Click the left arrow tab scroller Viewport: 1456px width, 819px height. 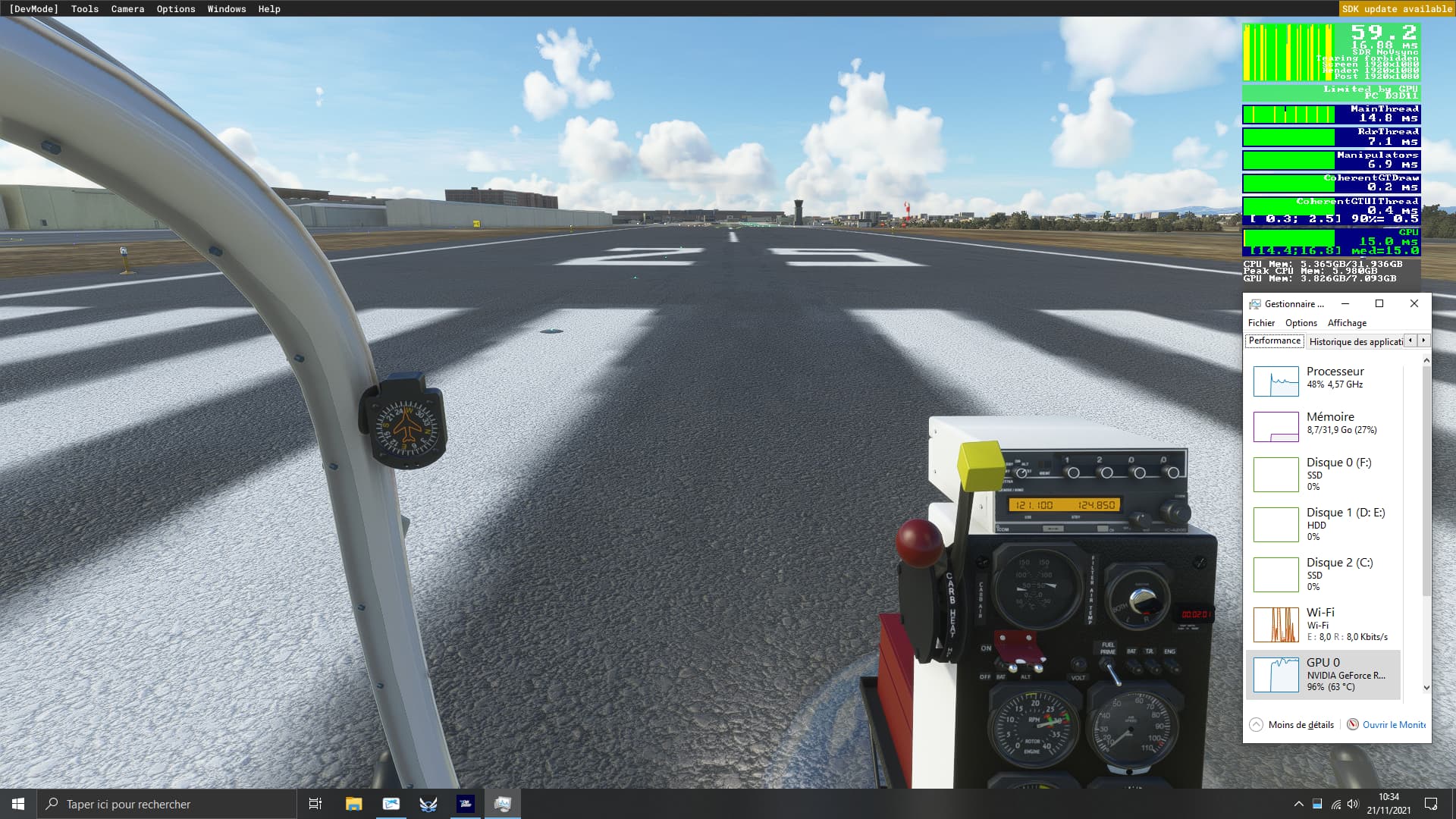pyautogui.click(x=1409, y=340)
